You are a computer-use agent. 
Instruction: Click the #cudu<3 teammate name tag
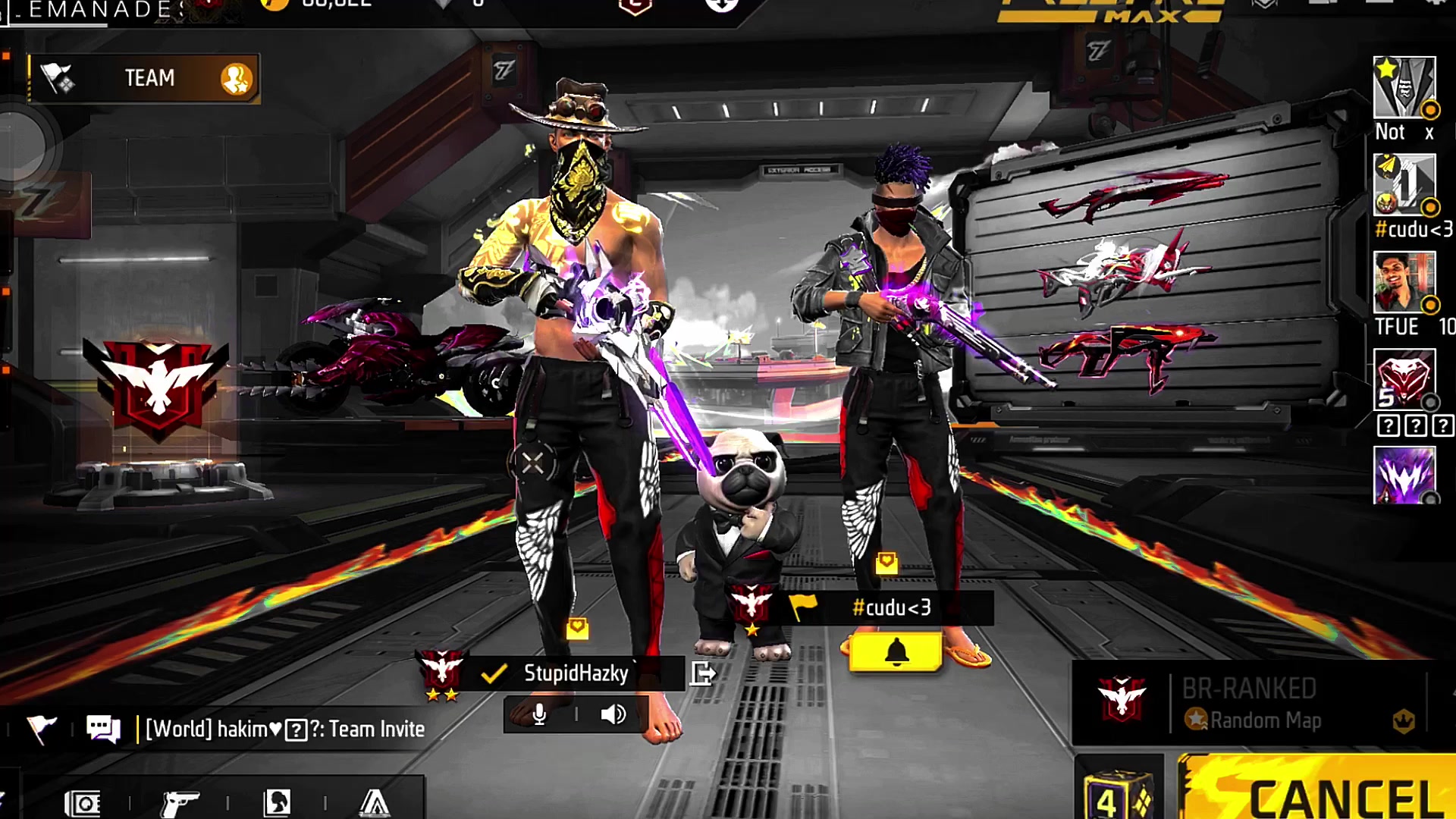click(890, 608)
